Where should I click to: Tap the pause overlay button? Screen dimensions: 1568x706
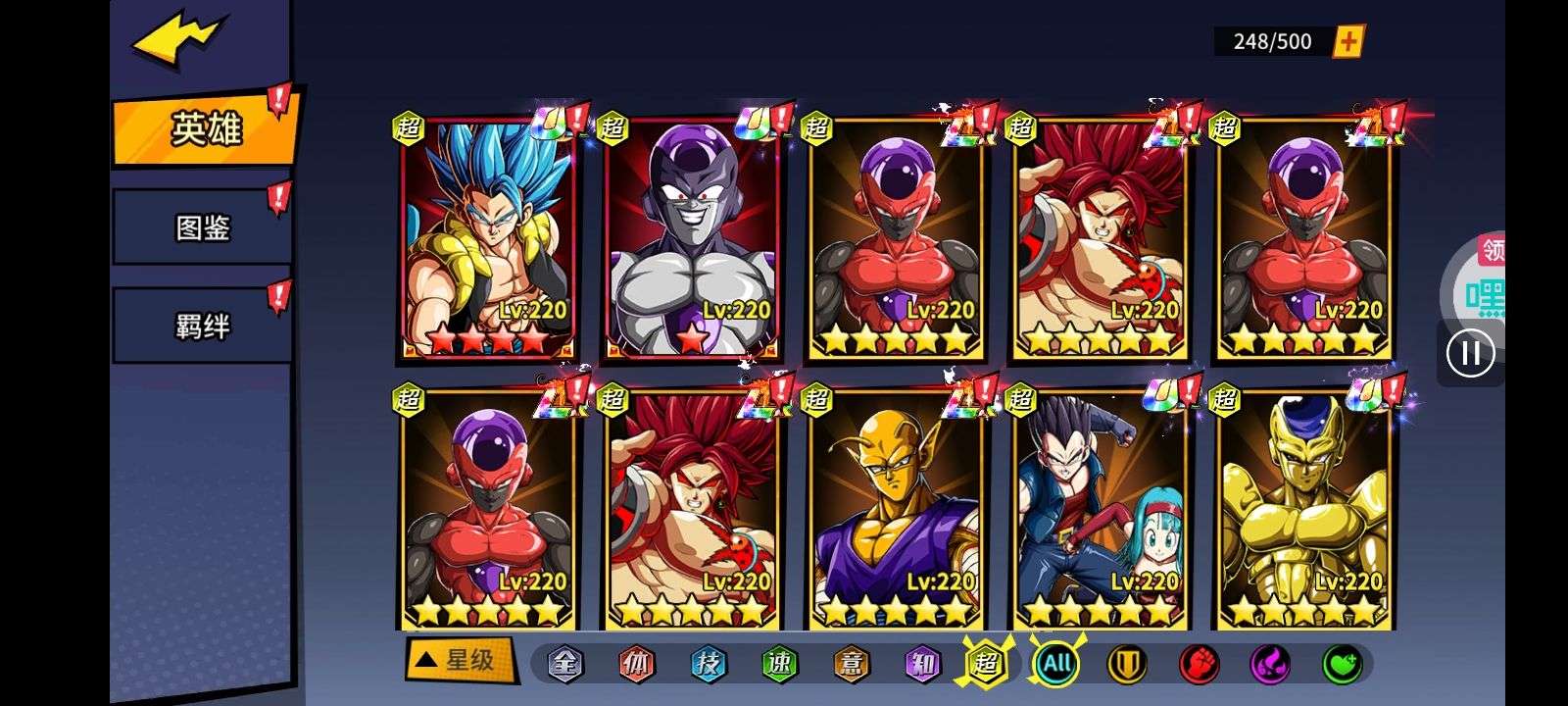tap(1470, 352)
